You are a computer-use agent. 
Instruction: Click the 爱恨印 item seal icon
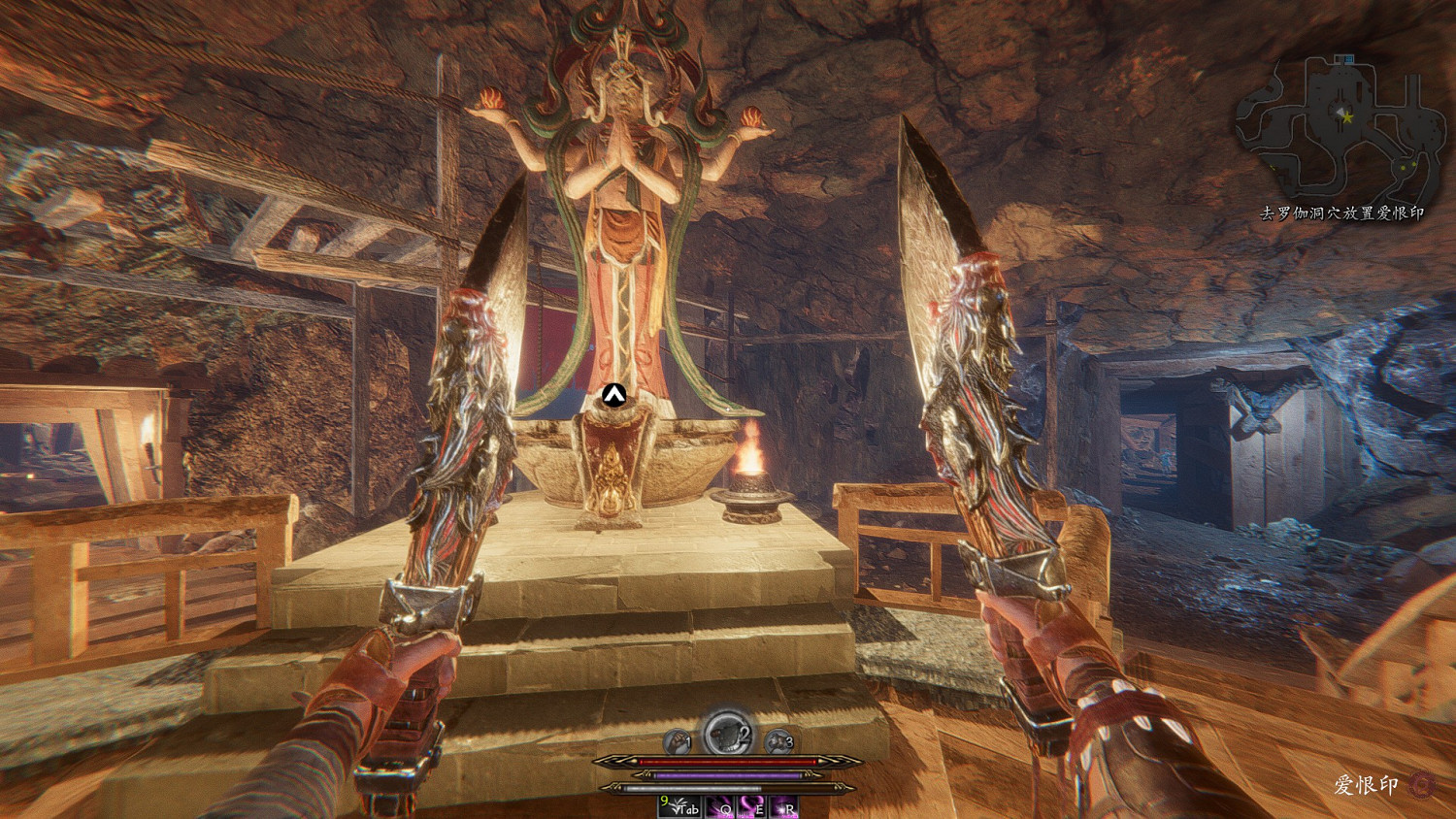click(x=1422, y=784)
